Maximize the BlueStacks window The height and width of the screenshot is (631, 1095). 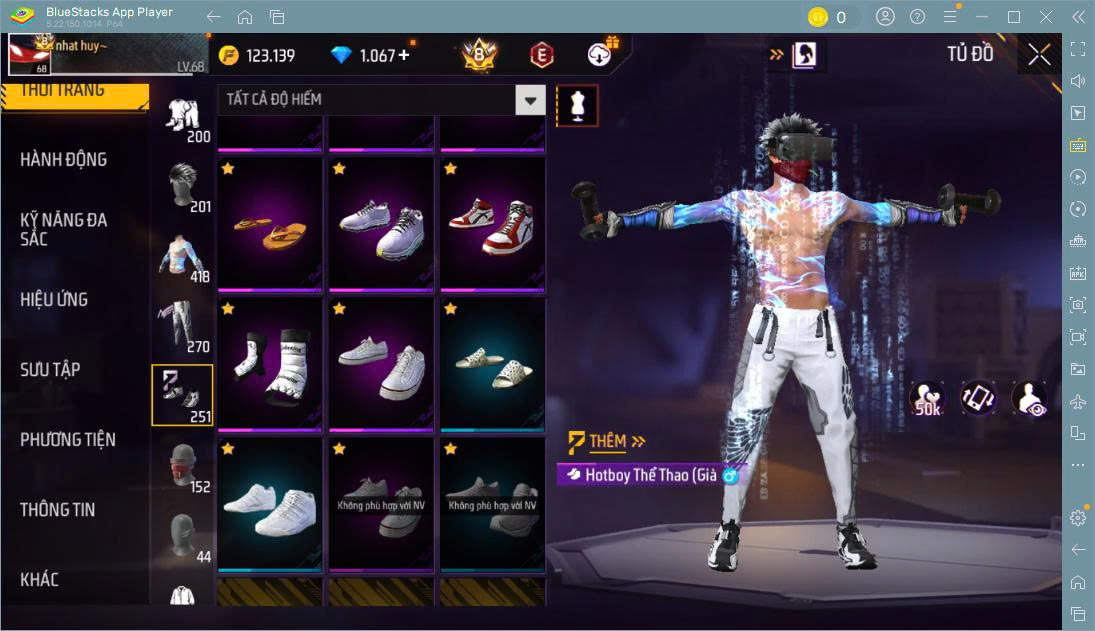pos(1014,17)
